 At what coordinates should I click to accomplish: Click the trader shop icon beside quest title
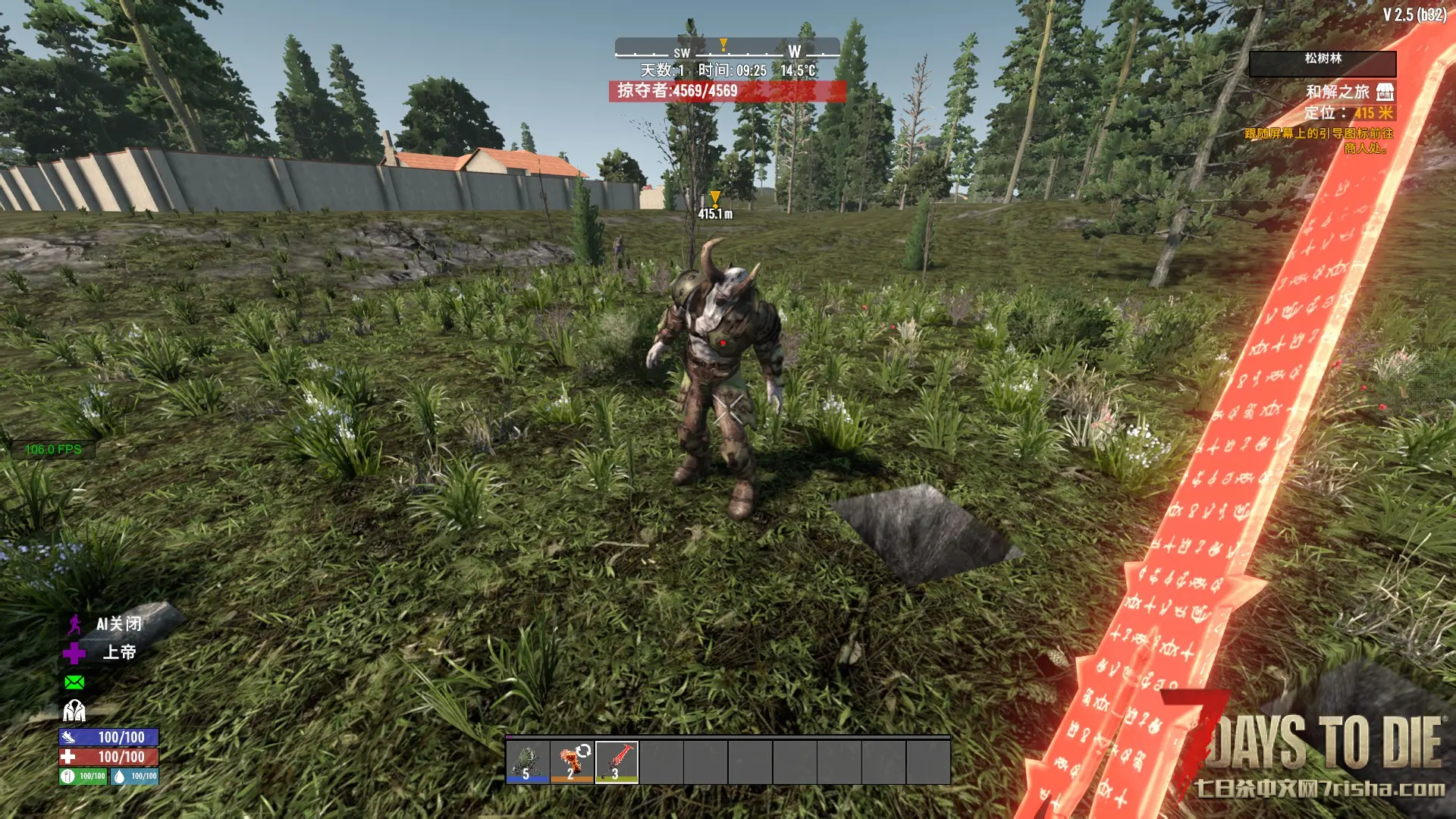[x=1385, y=92]
